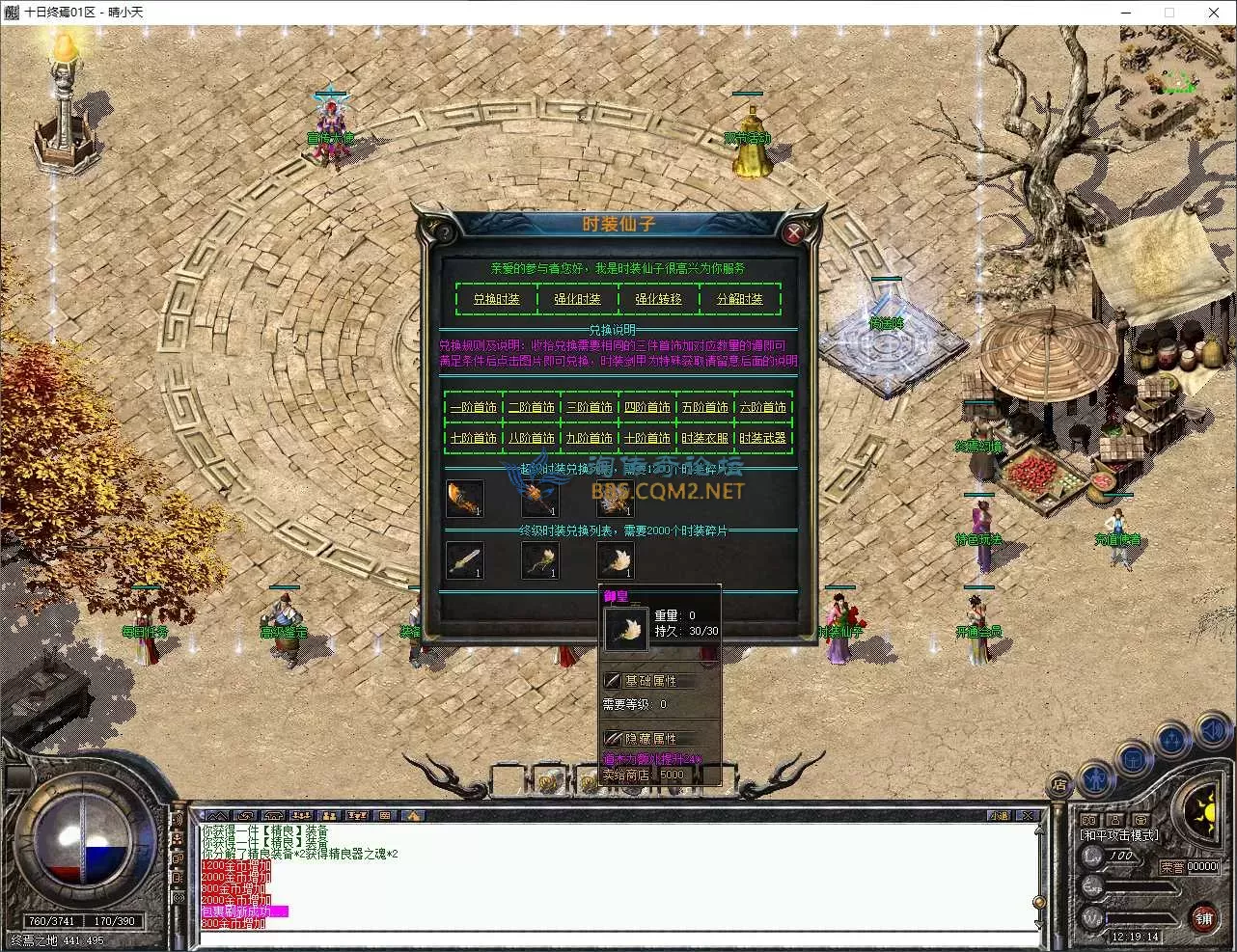Show the 十阶首饰 category
The image size is (1237, 952).
(x=647, y=438)
